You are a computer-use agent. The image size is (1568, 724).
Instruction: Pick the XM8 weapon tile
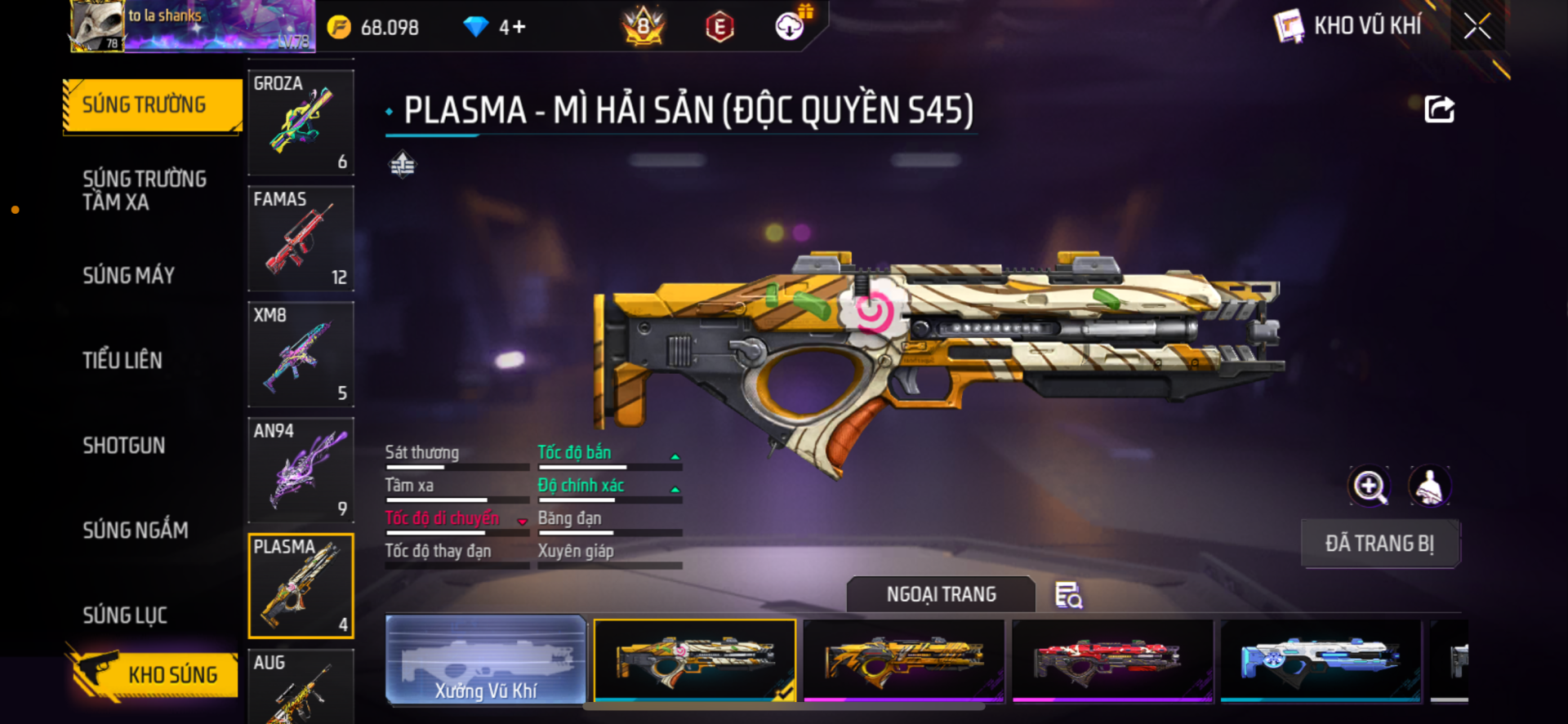301,354
